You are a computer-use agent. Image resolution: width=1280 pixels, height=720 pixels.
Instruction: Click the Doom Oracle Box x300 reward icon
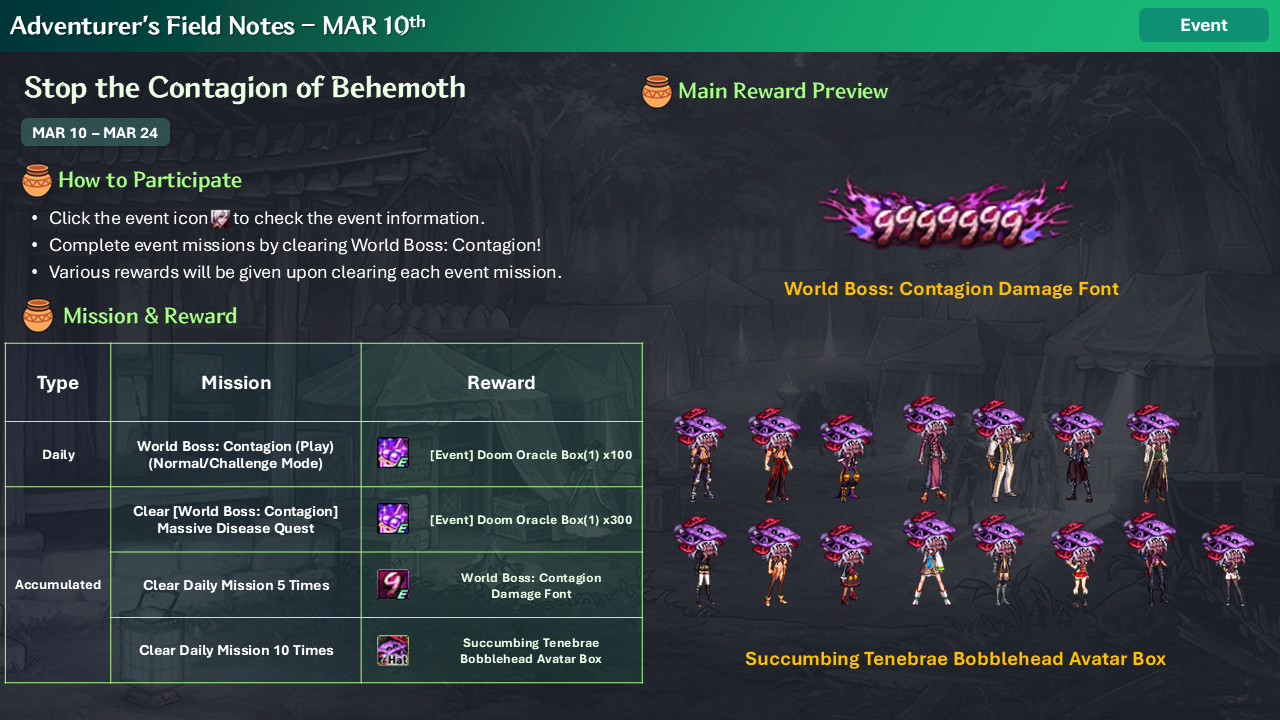392,518
